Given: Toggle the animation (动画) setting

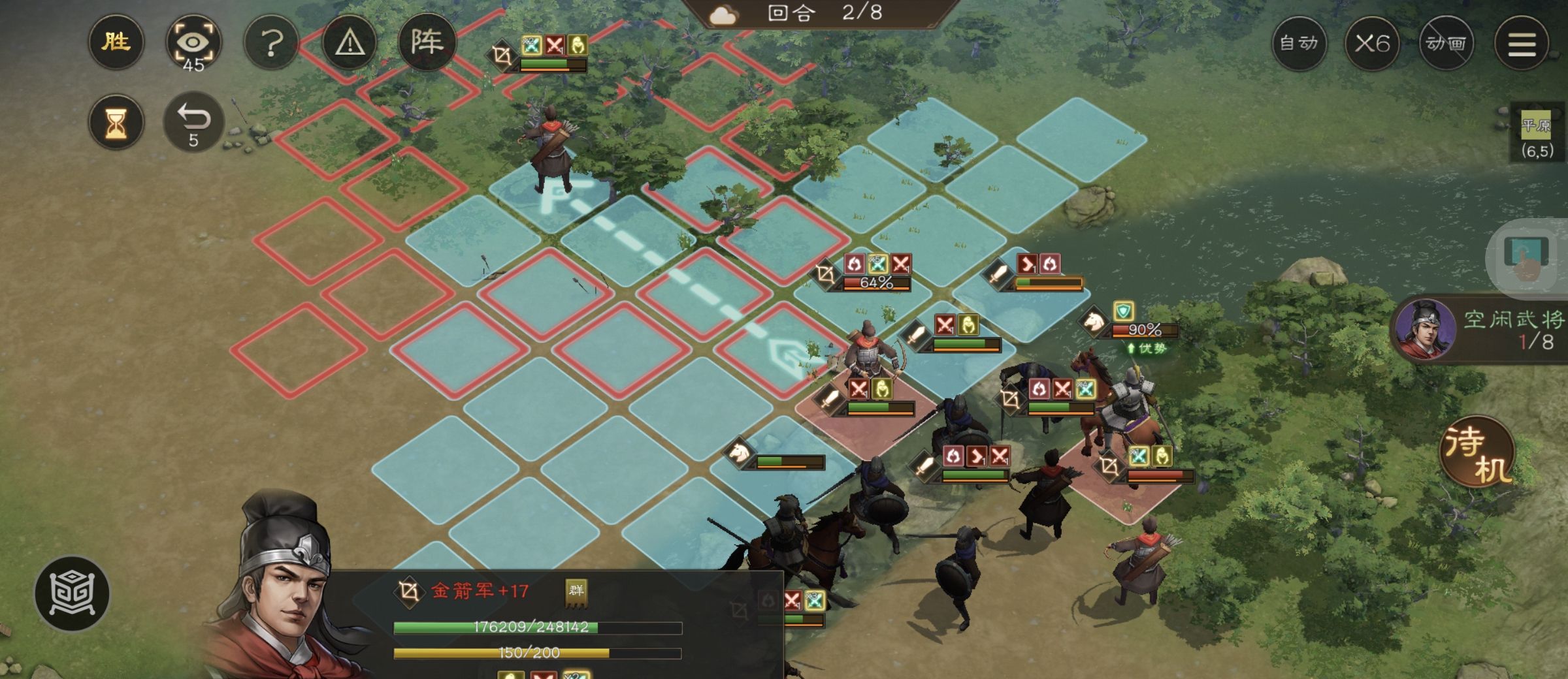Looking at the screenshot, I should (1446, 43).
